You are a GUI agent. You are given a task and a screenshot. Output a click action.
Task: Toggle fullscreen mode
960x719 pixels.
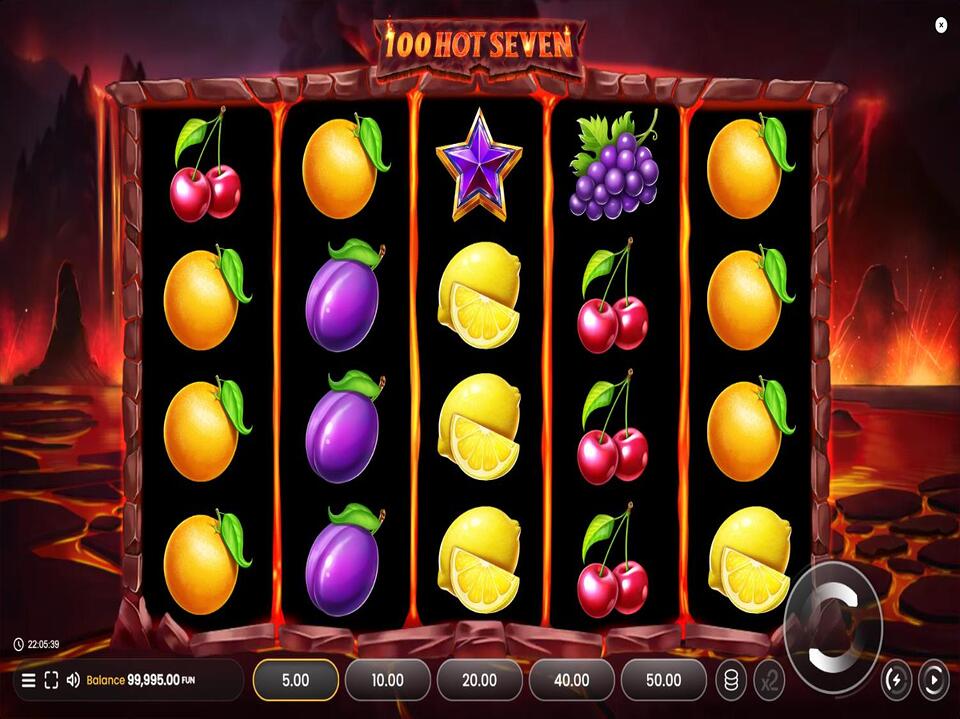[51, 681]
